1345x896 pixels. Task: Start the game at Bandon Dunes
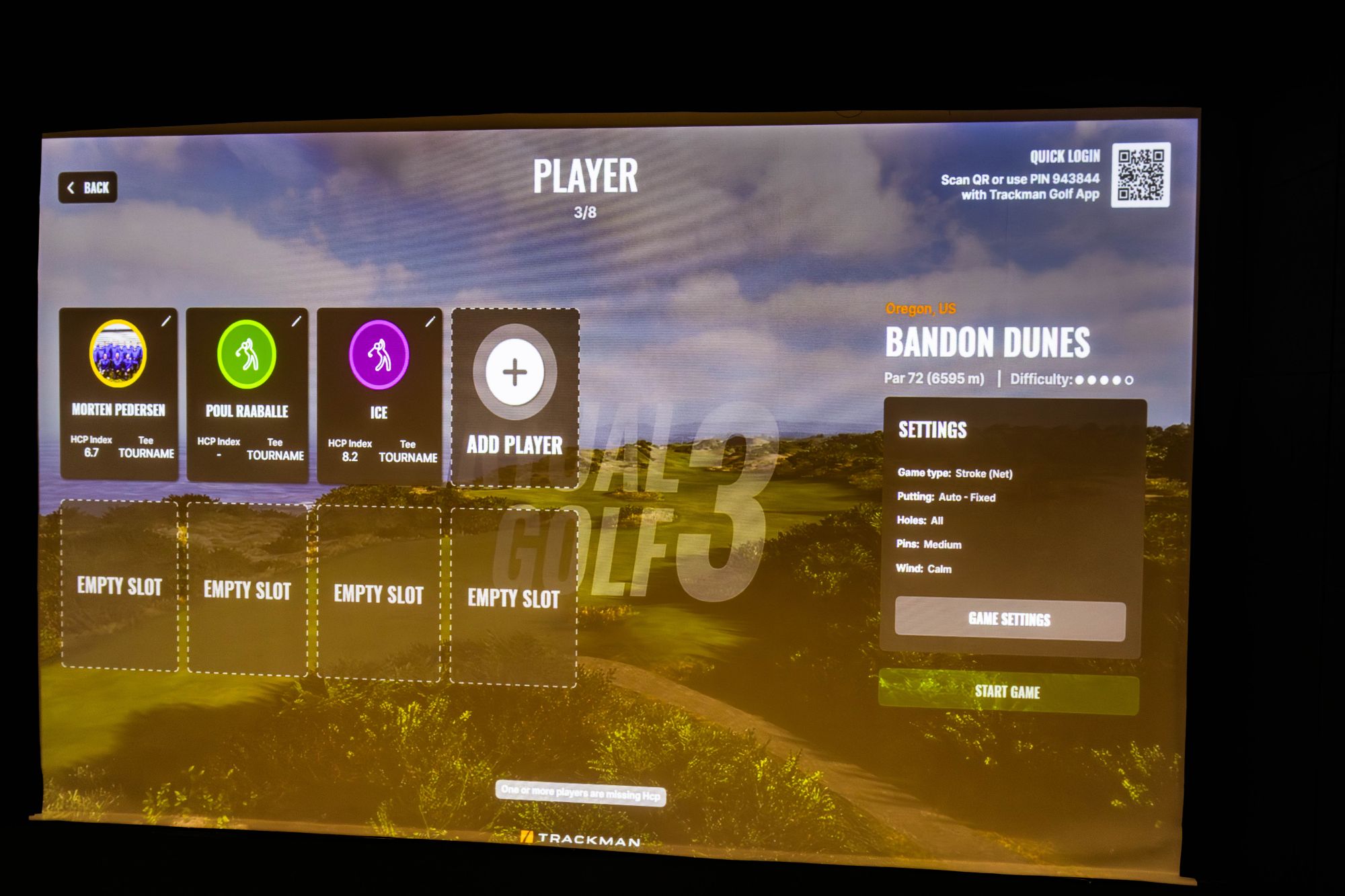click(x=1007, y=692)
